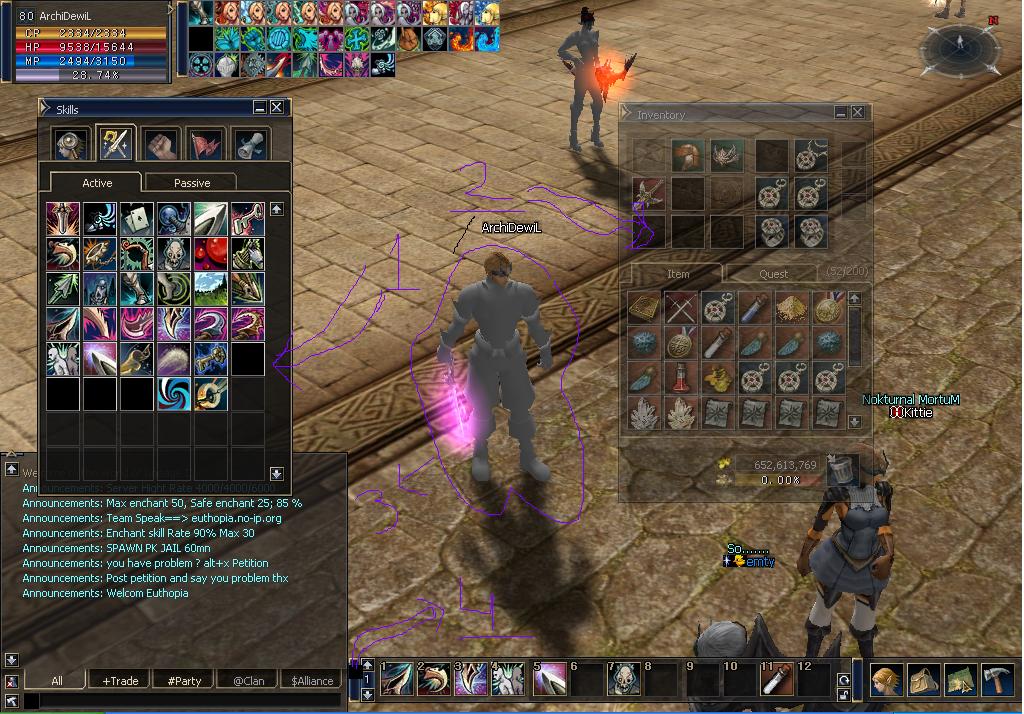1024x714 pixels.
Task: Minimize the Skills window
Action: coord(260,108)
